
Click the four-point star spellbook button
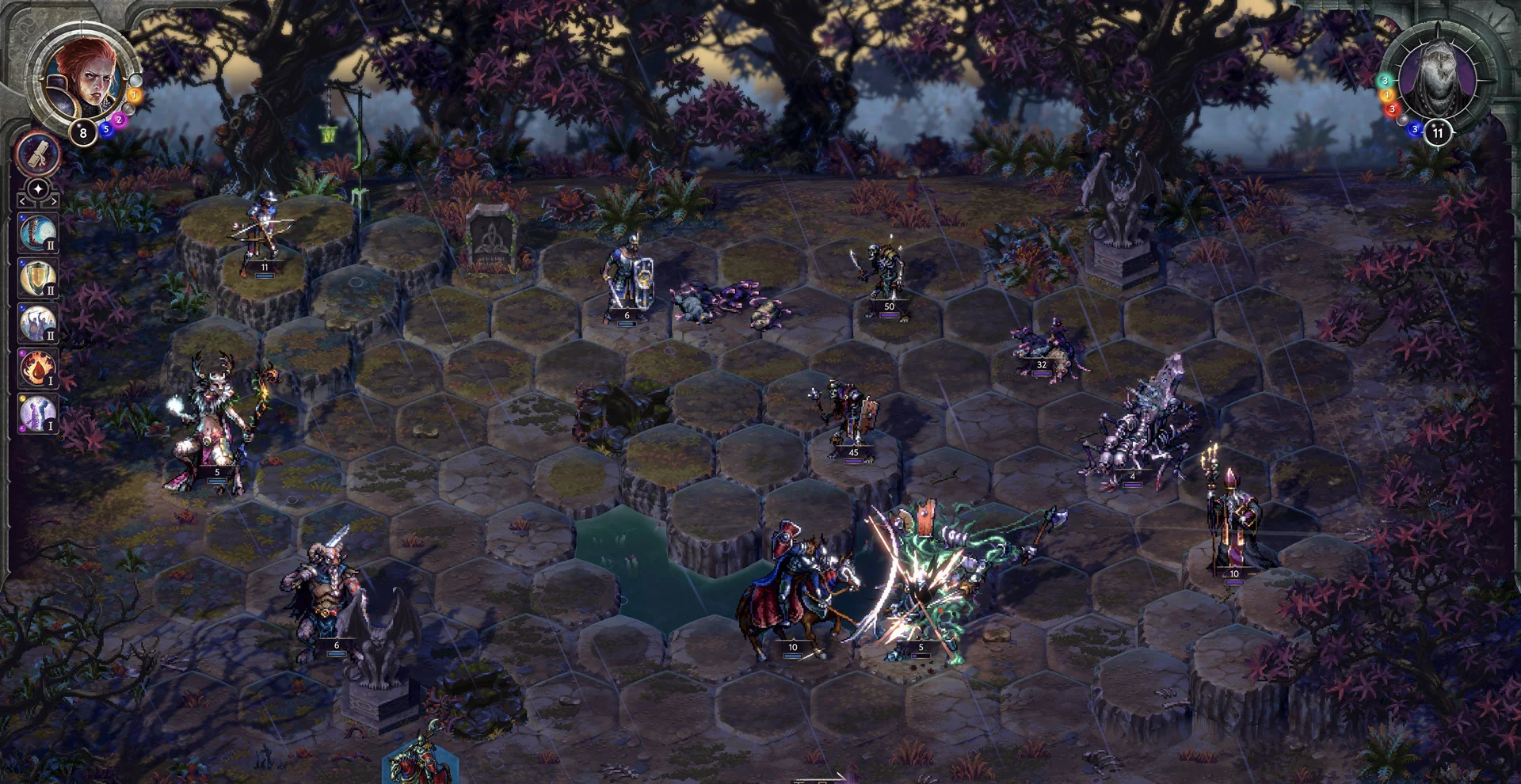[x=37, y=190]
